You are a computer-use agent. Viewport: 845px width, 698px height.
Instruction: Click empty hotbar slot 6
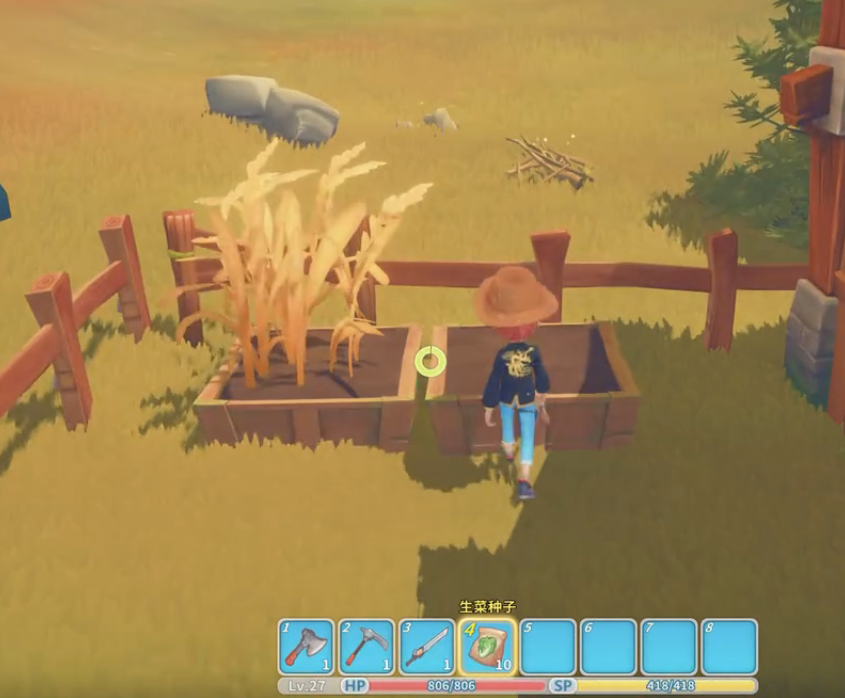tap(609, 647)
